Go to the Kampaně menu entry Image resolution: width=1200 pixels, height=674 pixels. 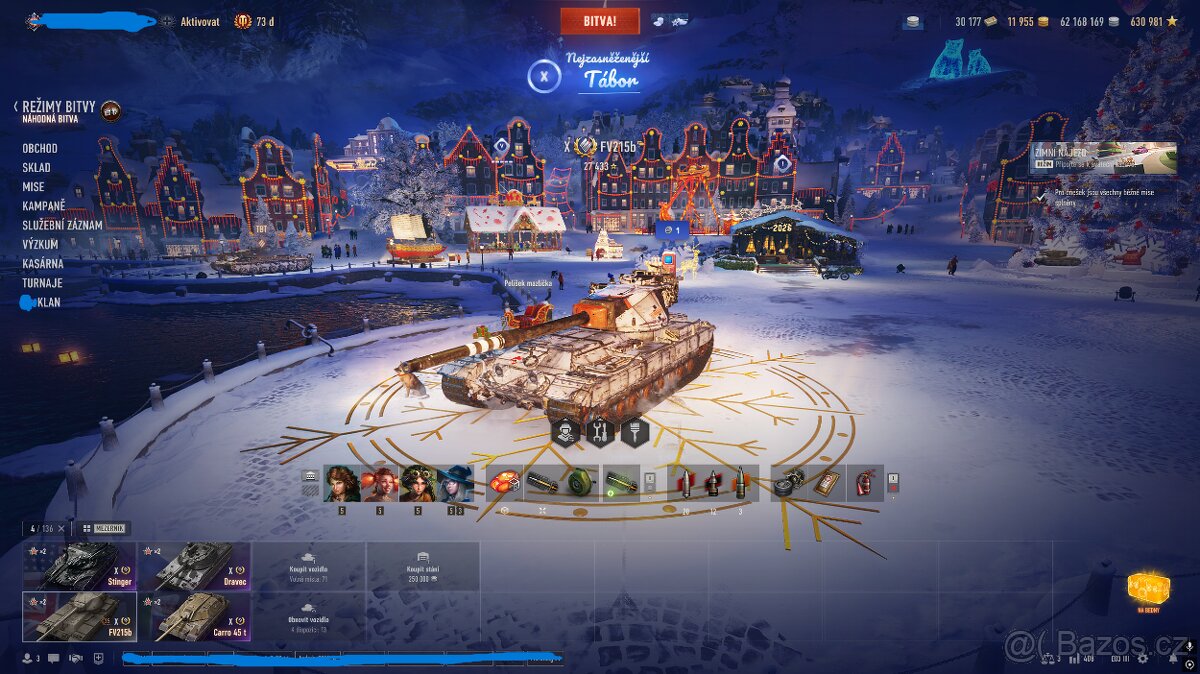[x=44, y=206]
